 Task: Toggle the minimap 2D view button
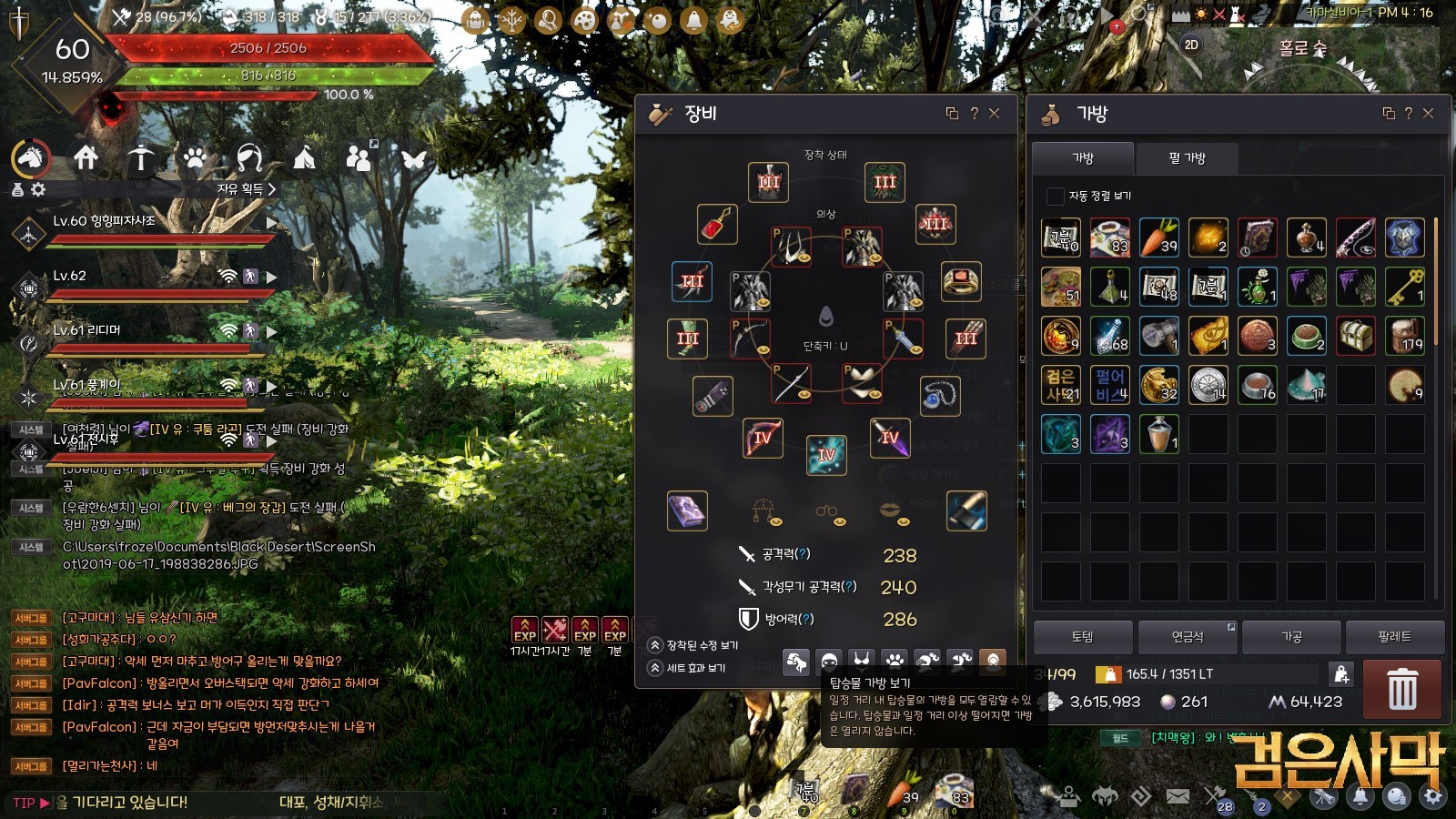[x=1191, y=45]
